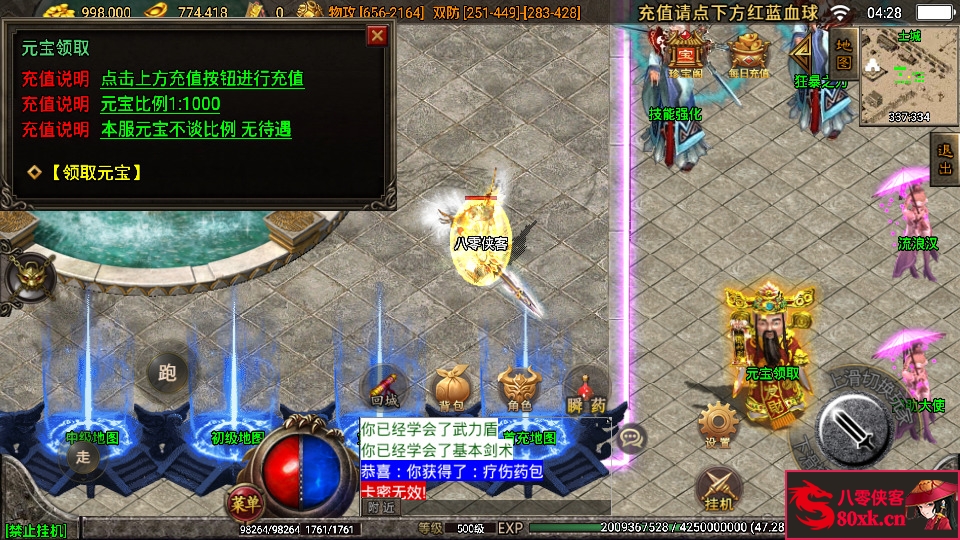The width and height of the screenshot is (960, 540).
Task: Activate the 挂机 auto-battle button
Action: click(x=716, y=488)
